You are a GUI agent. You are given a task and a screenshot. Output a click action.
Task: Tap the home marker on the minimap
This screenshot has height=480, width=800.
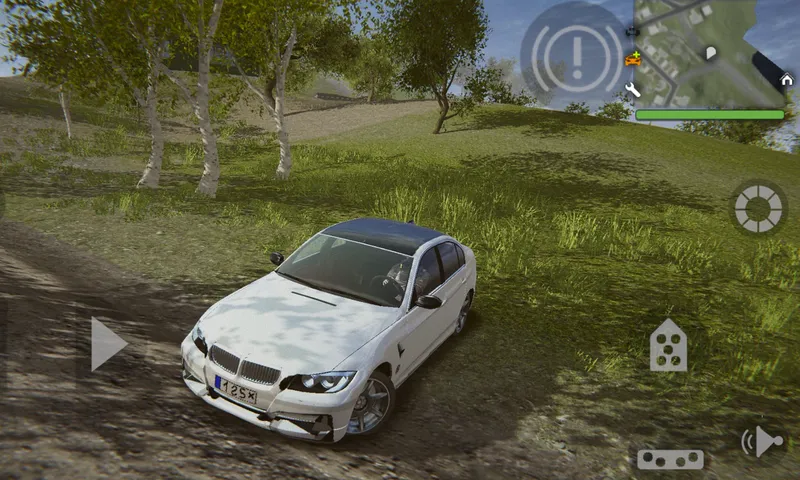click(786, 80)
